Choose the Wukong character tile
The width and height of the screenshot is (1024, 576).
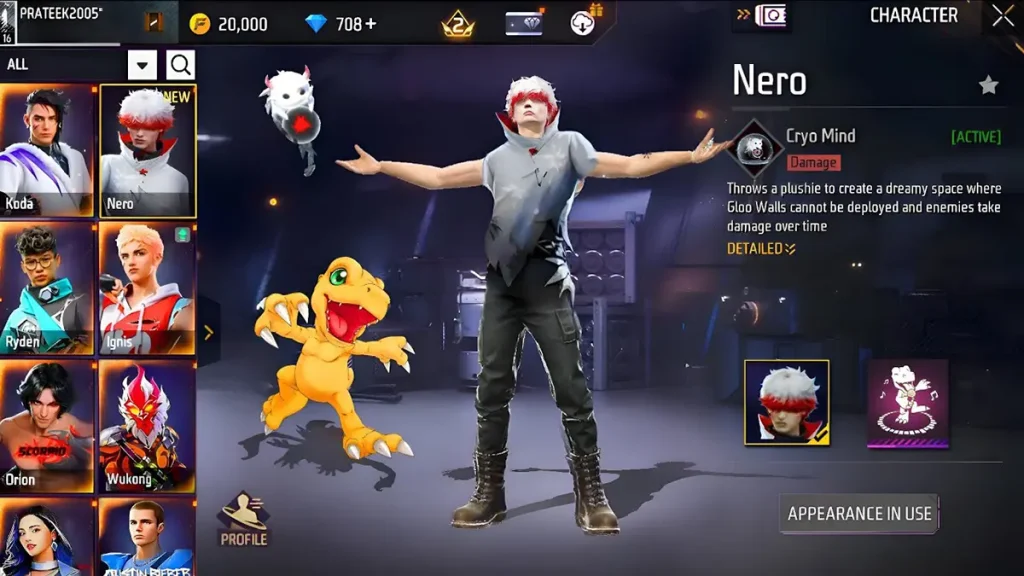tap(148, 426)
